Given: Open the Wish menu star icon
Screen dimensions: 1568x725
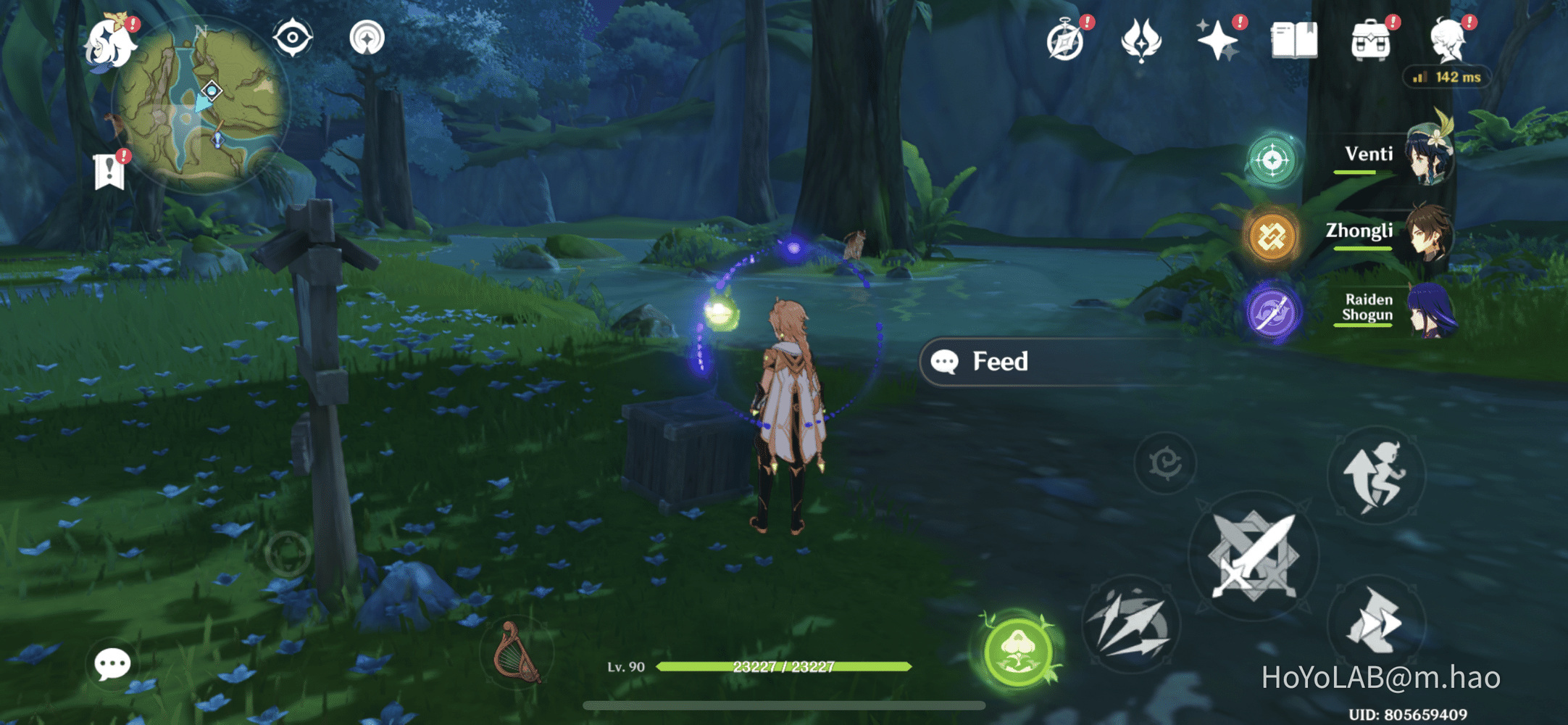Looking at the screenshot, I should point(1219,42).
